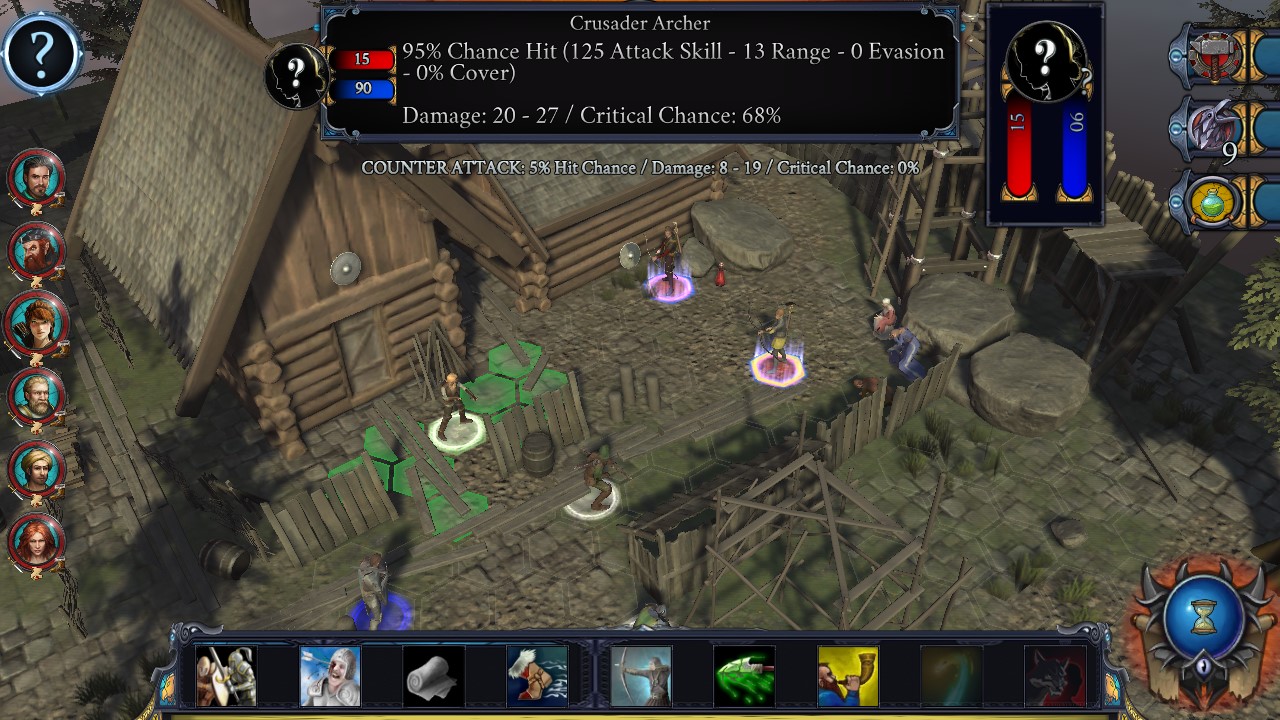Activate the green poison claw skill
The image size is (1280, 720).
pos(744,675)
